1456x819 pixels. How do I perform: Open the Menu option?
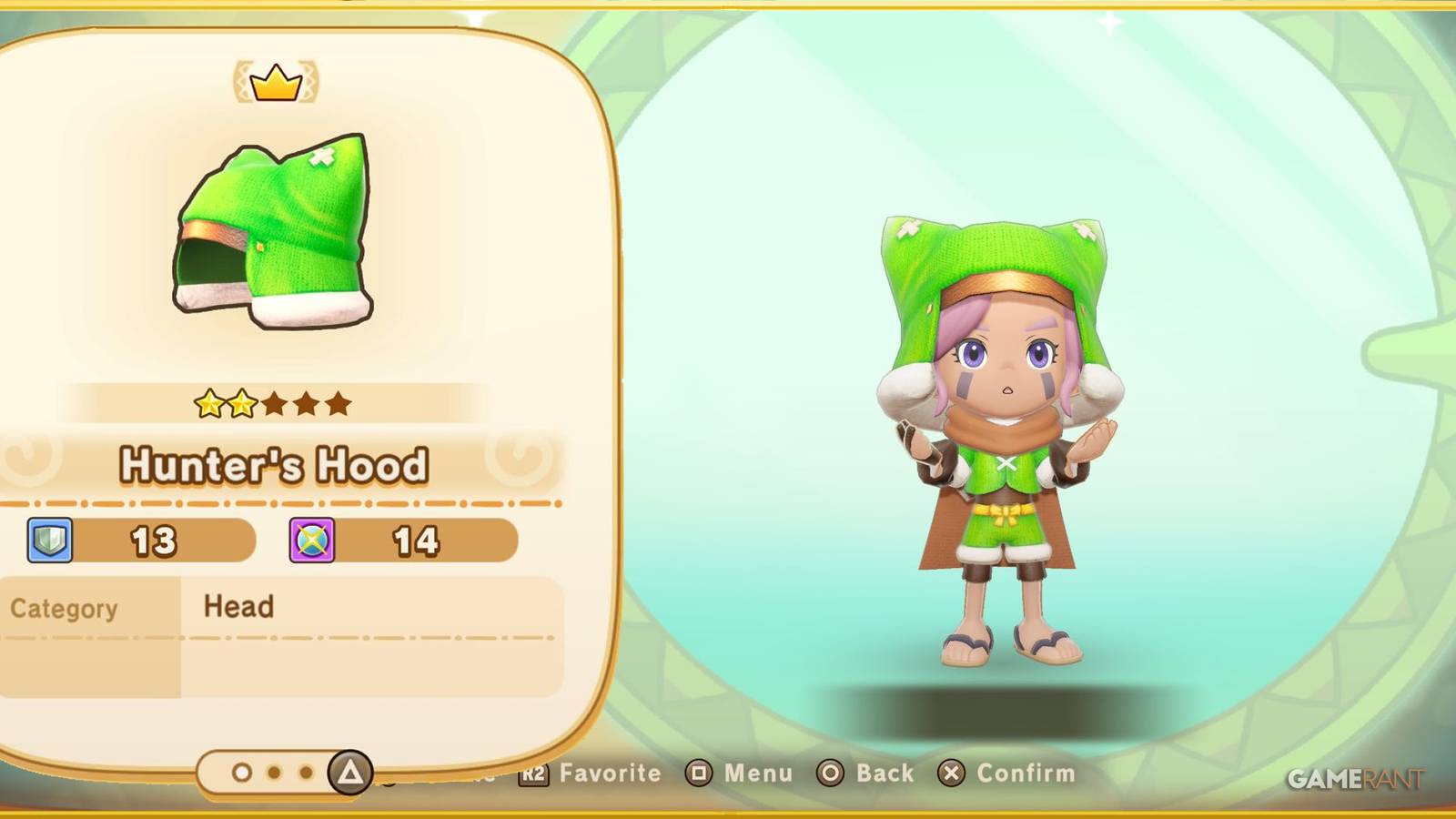coord(761,773)
